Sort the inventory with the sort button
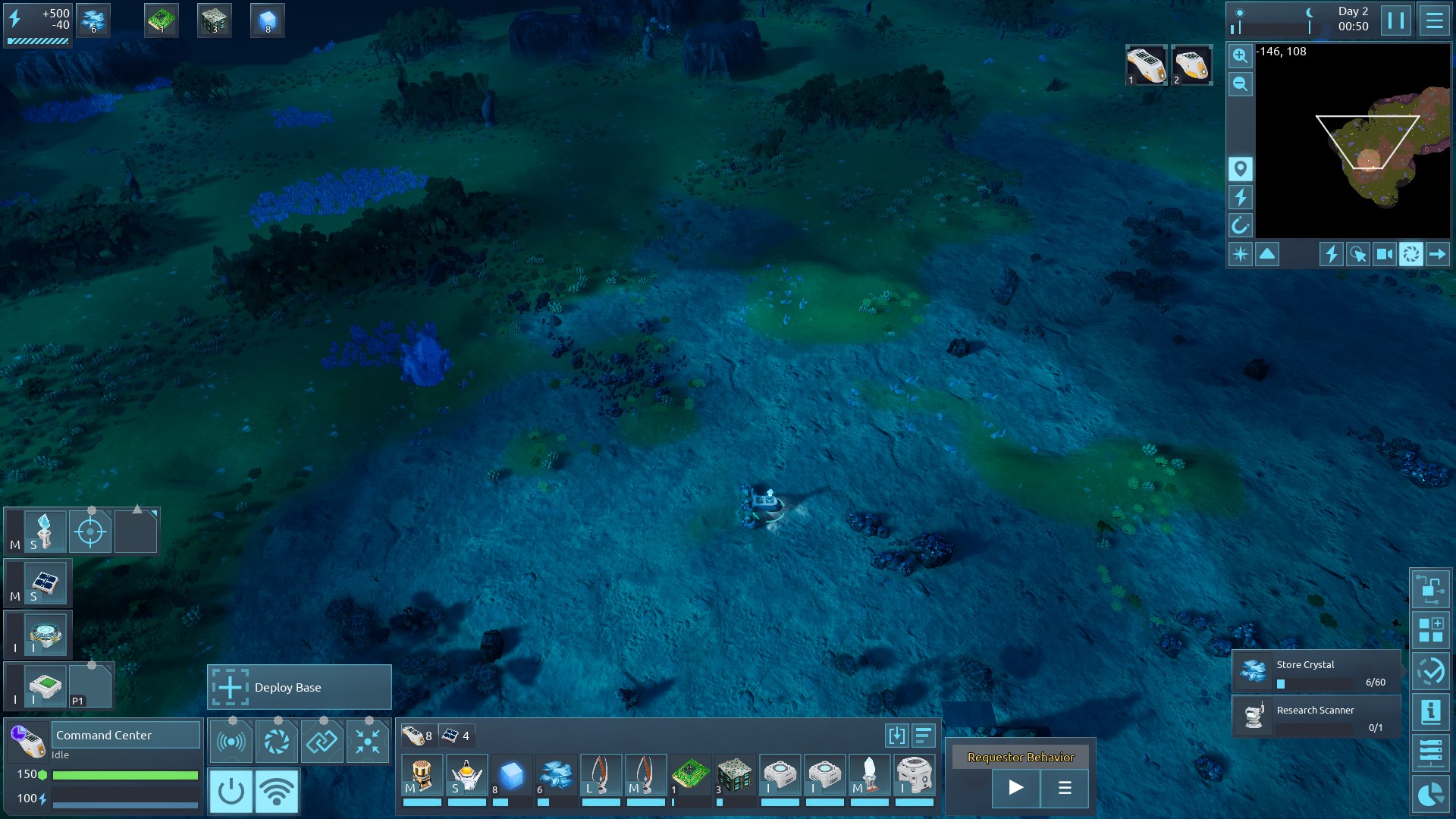 (923, 735)
